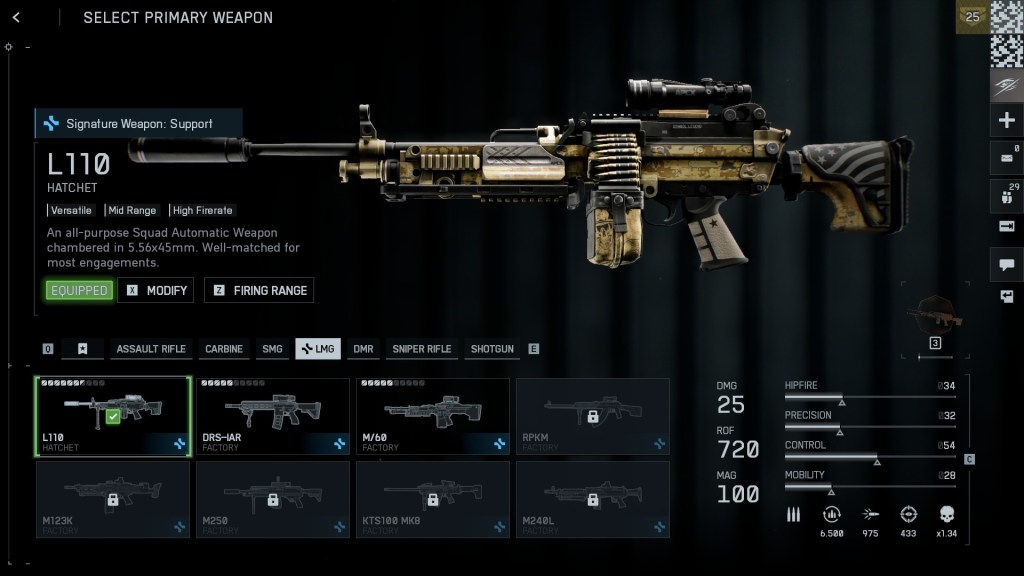Open the DMR weapon tab
Screen dimensions: 1024x576
point(363,349)
